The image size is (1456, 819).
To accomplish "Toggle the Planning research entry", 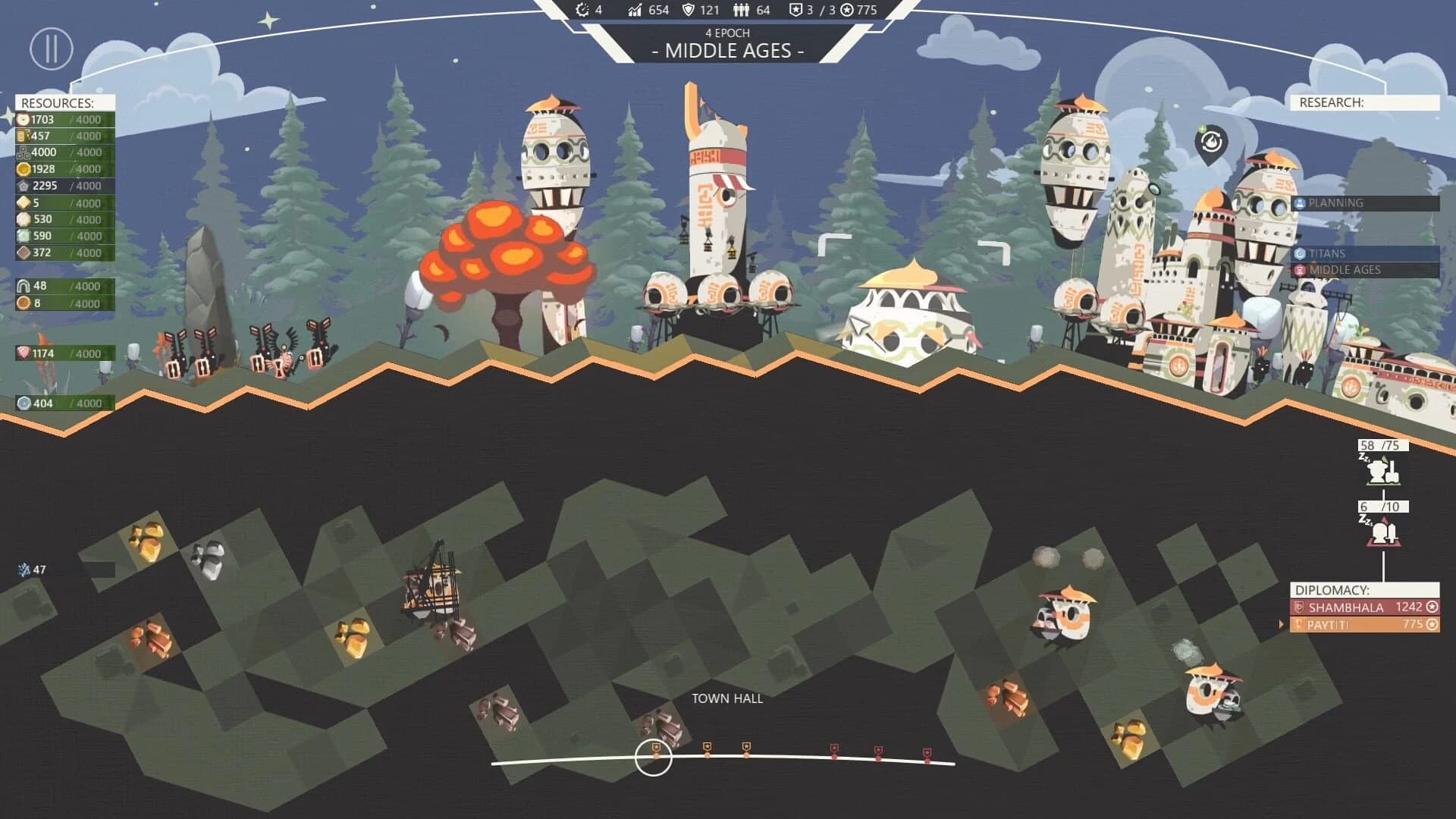I will tap(1336, 202).
